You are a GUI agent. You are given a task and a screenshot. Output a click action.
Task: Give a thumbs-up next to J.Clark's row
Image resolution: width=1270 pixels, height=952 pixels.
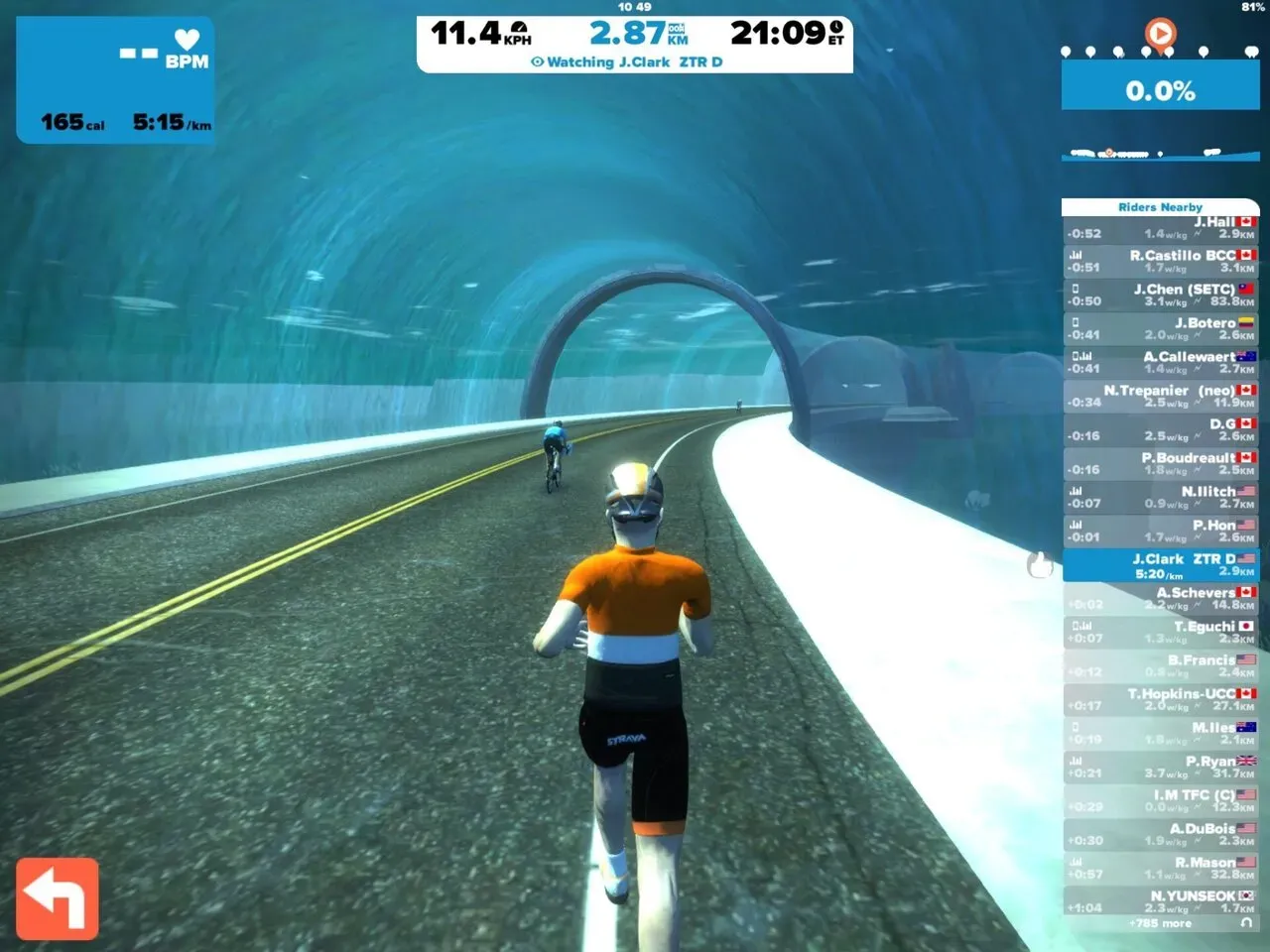click(1038, 566)
